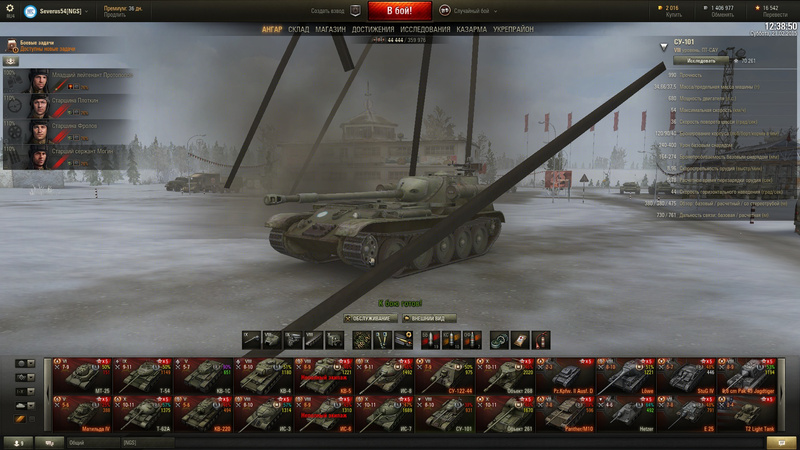The image size is (800, 450).
Task: Switch to the СКЛАД tab
Action: [299, 30]
